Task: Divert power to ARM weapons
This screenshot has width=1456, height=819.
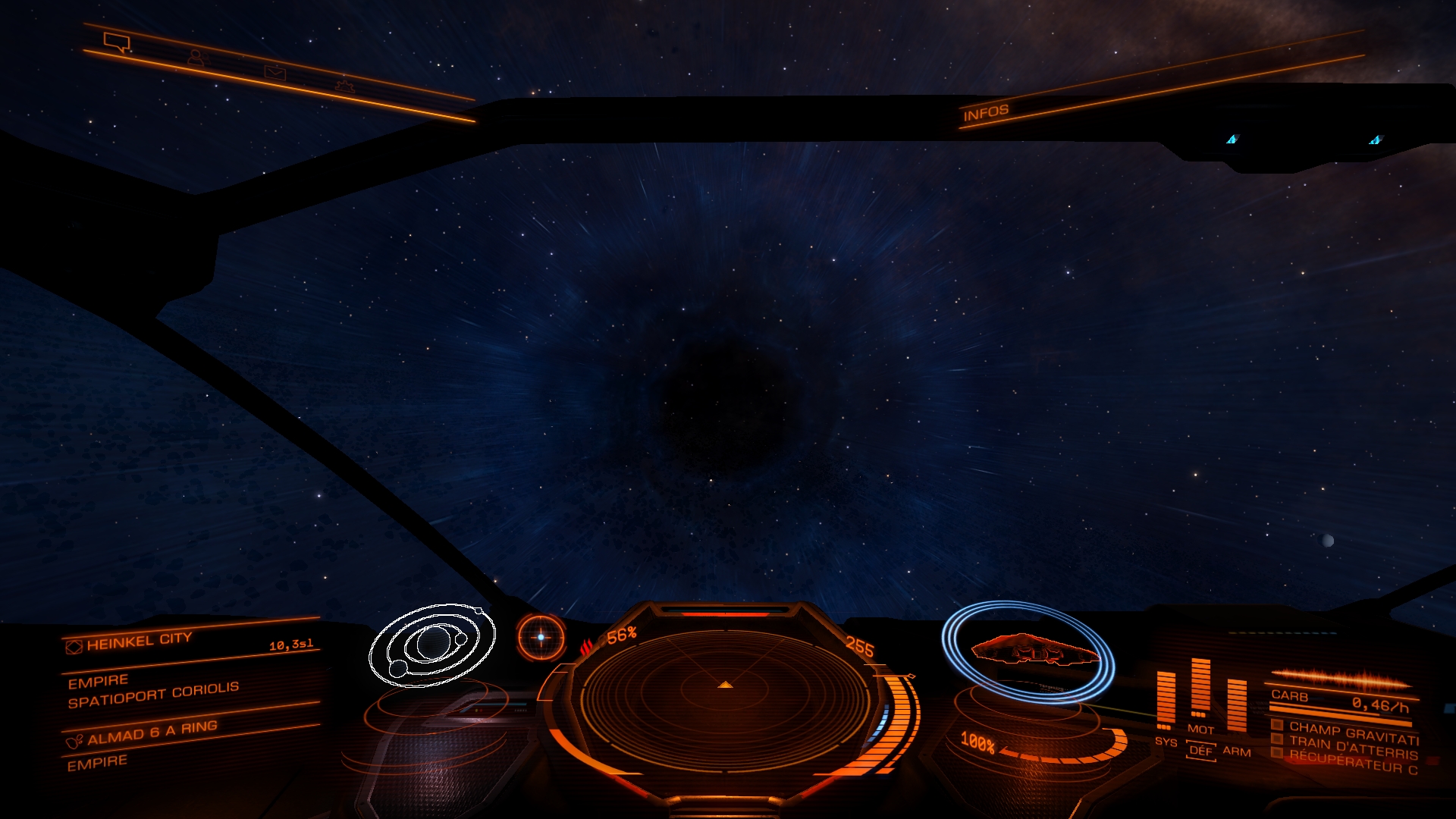Action: pyautogui.click(x=1237, y=751)
